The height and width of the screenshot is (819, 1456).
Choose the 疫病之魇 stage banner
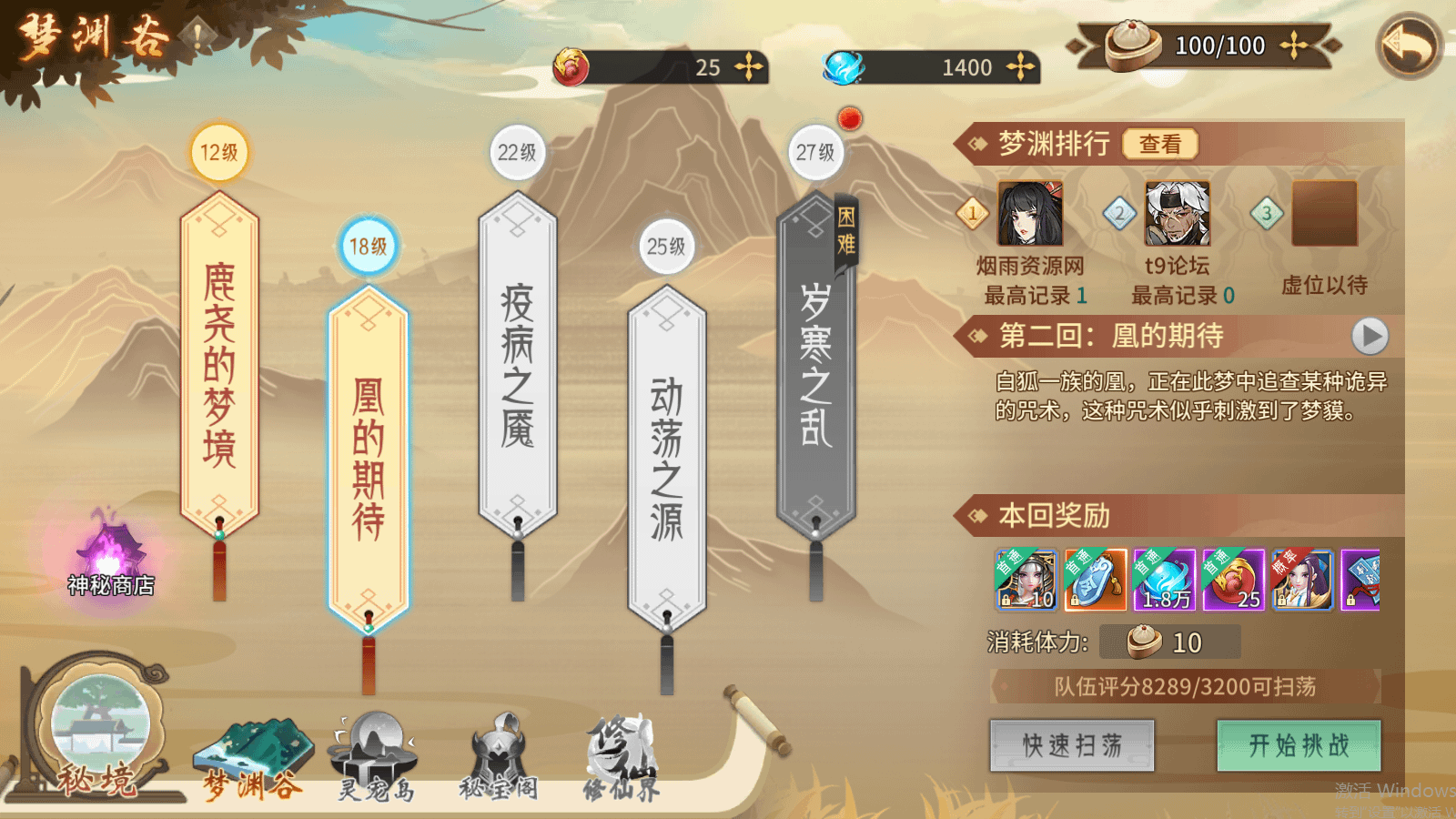(517, 364)
